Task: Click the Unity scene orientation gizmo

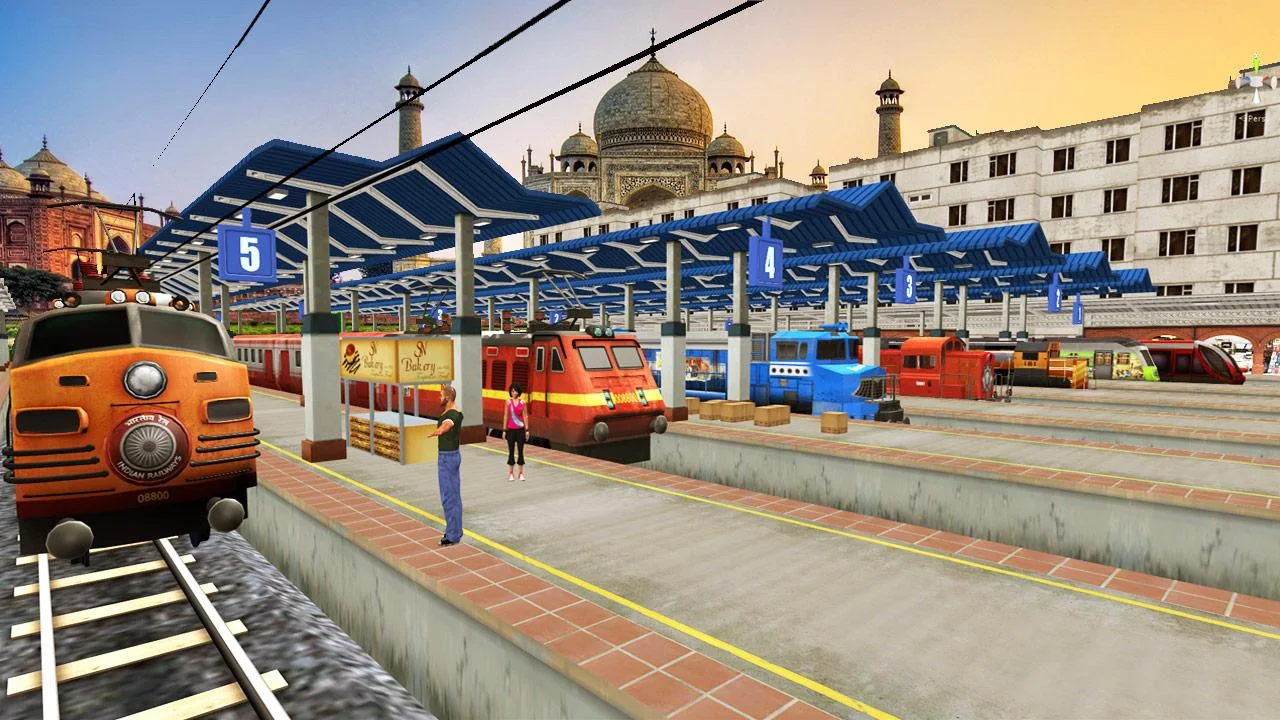Action: point(1257,84)
